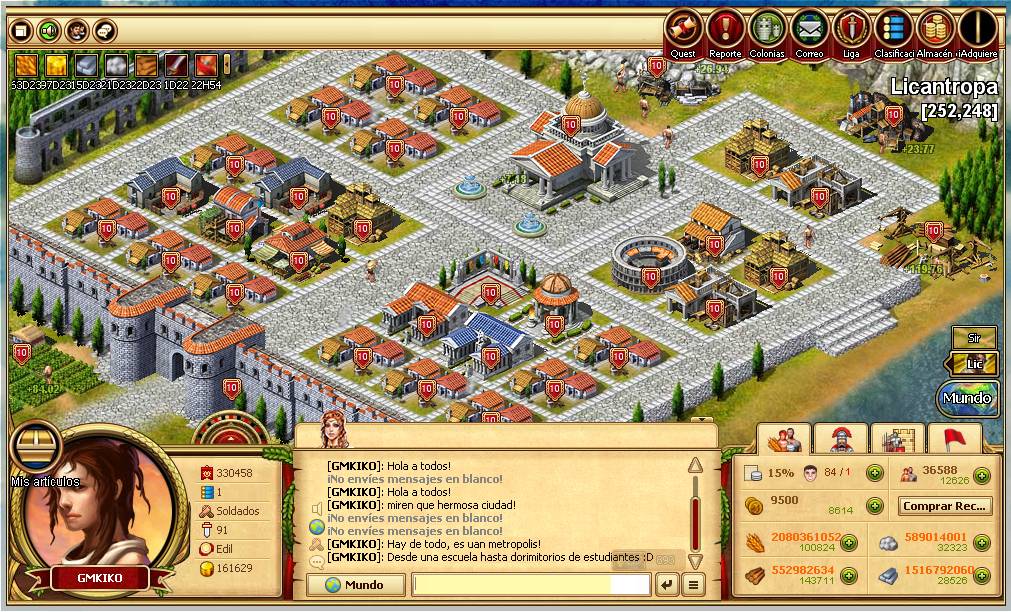Switch to the Roman soldier helmet tab
This screenshot has height=612, width=1011.
tap(840, 438)
